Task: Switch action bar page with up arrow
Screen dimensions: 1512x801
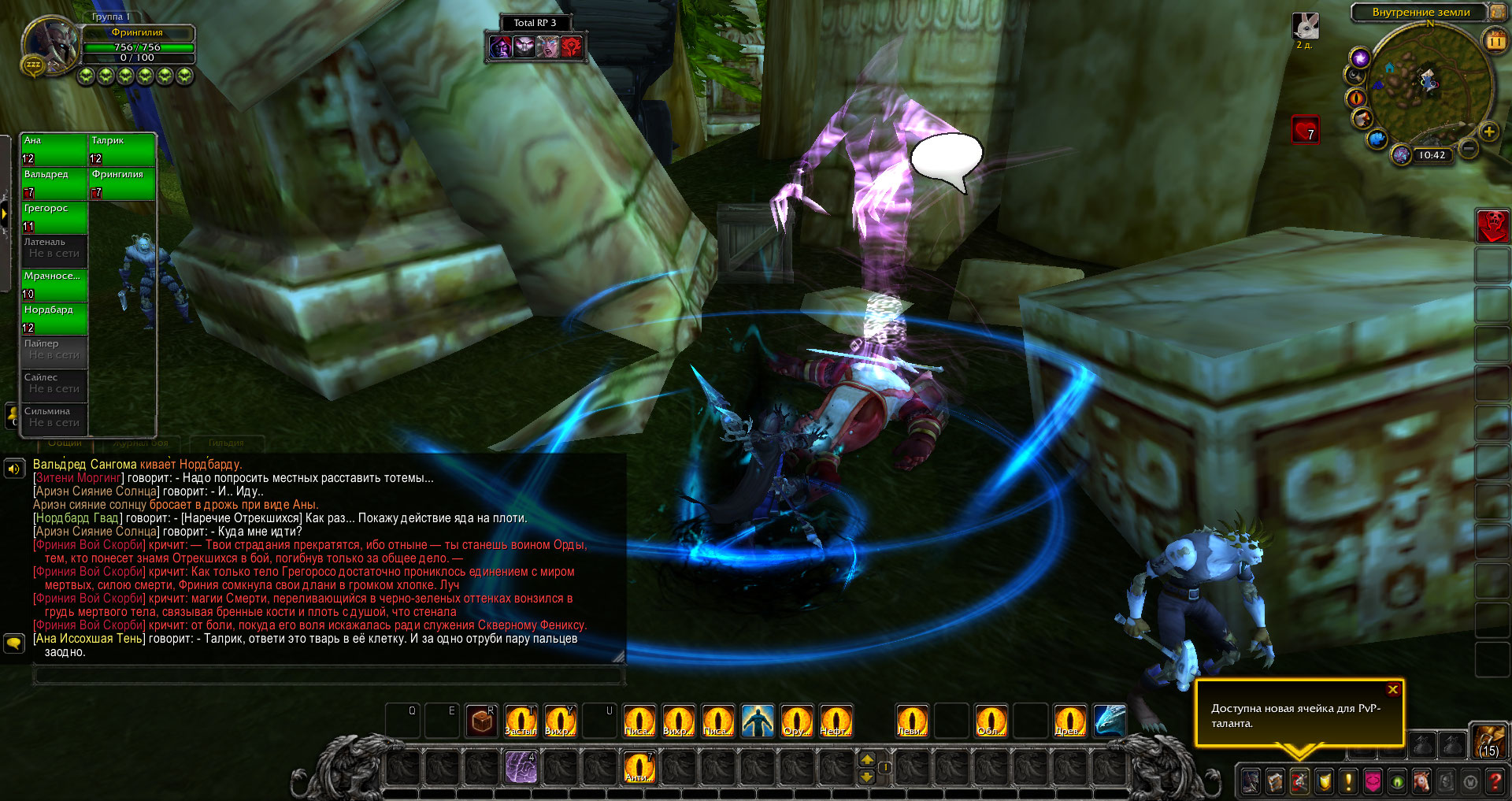Action: point(867,759)
